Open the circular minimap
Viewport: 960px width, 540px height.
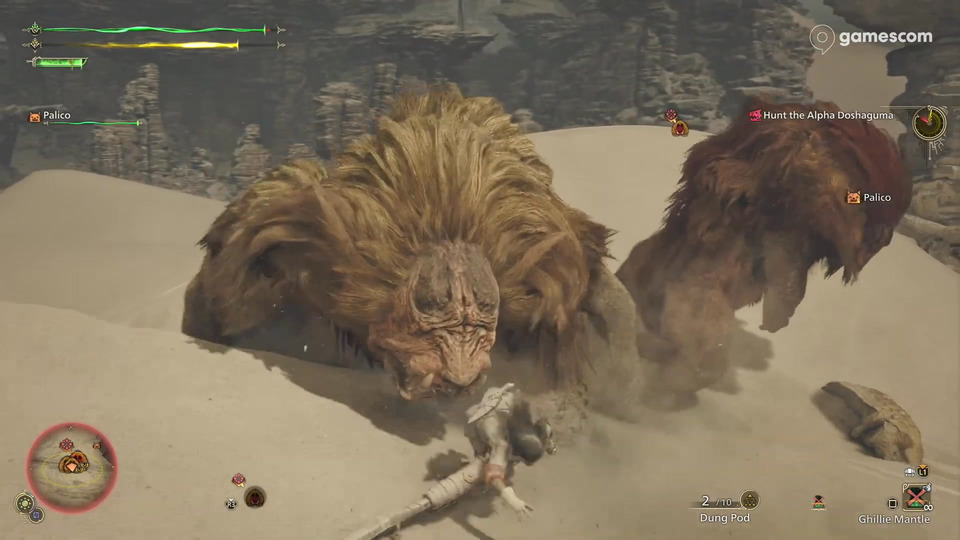(72, 468)
